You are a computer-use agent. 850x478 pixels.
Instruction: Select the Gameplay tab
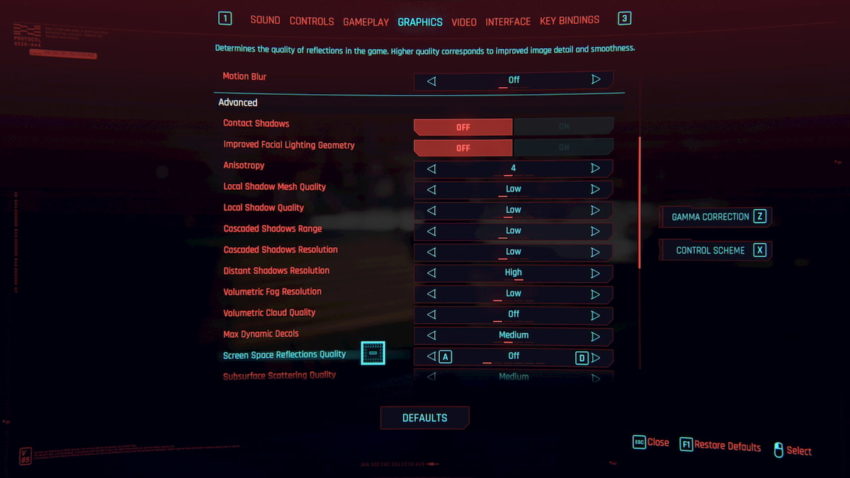click(366, 20)
